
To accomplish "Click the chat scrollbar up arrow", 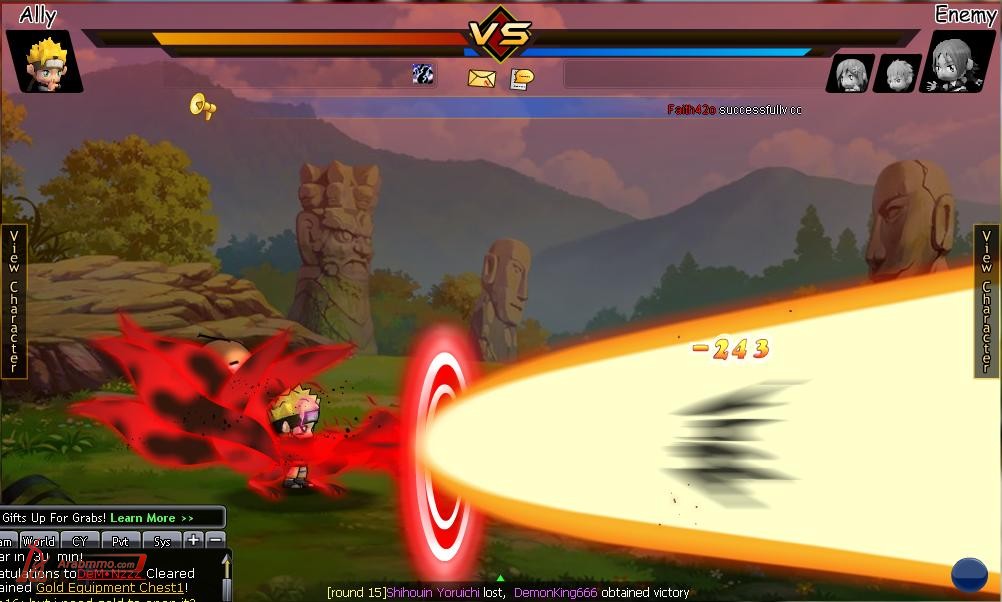I will (x=226, y=565).
